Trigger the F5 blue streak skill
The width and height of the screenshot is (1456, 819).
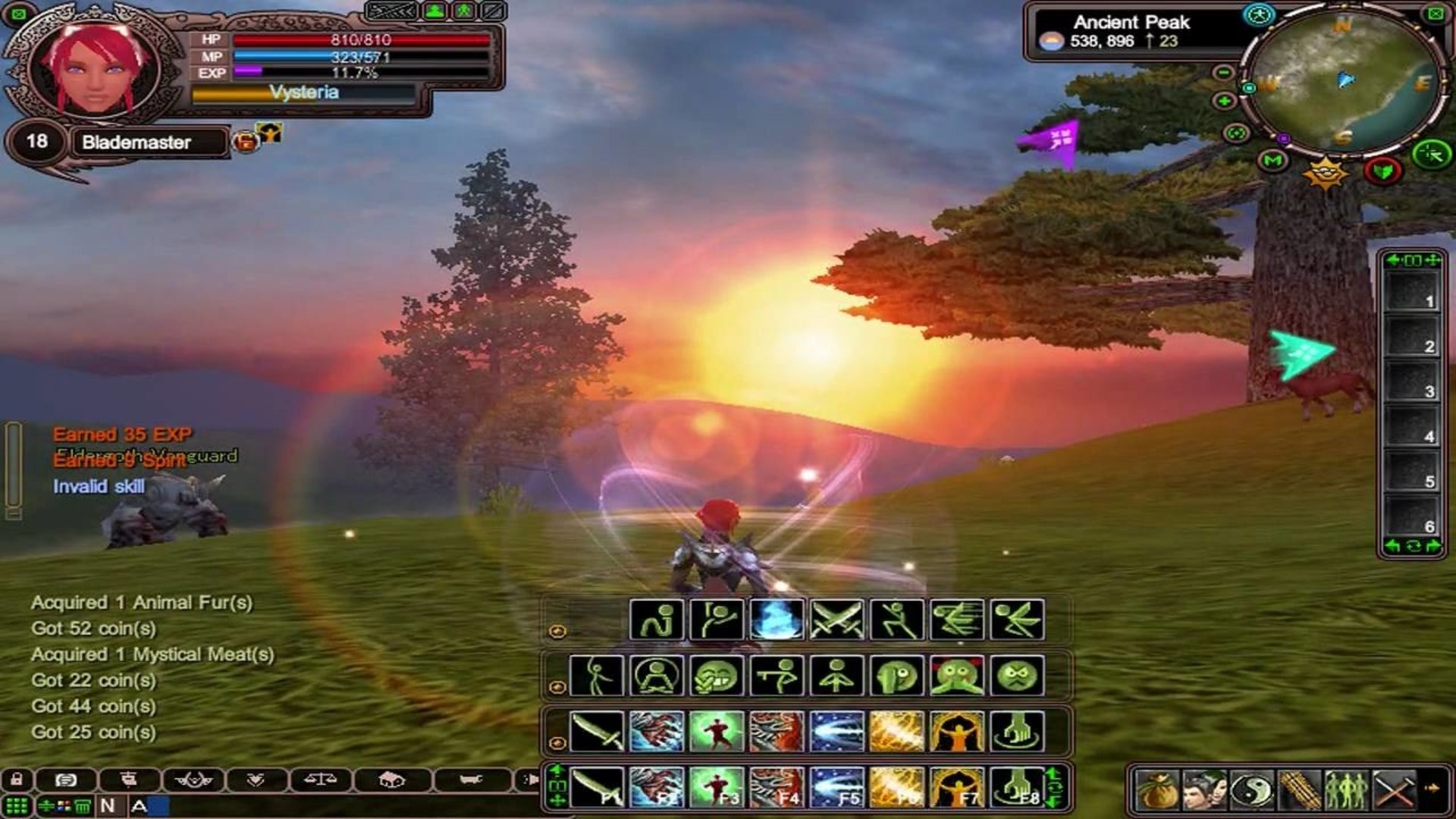836,787
